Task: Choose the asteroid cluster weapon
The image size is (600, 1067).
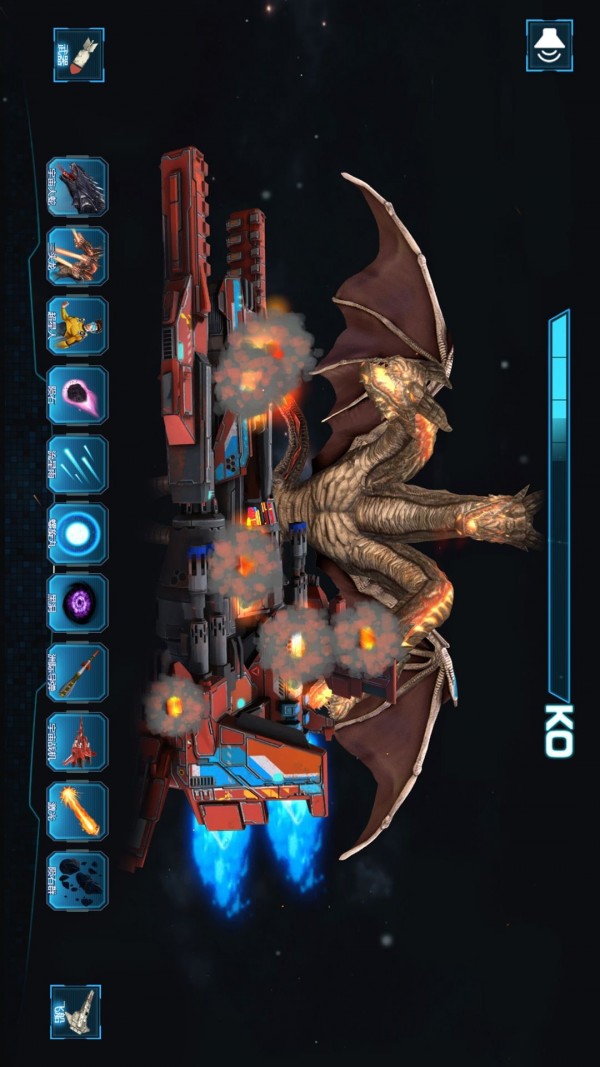Action: click(77, 880)
